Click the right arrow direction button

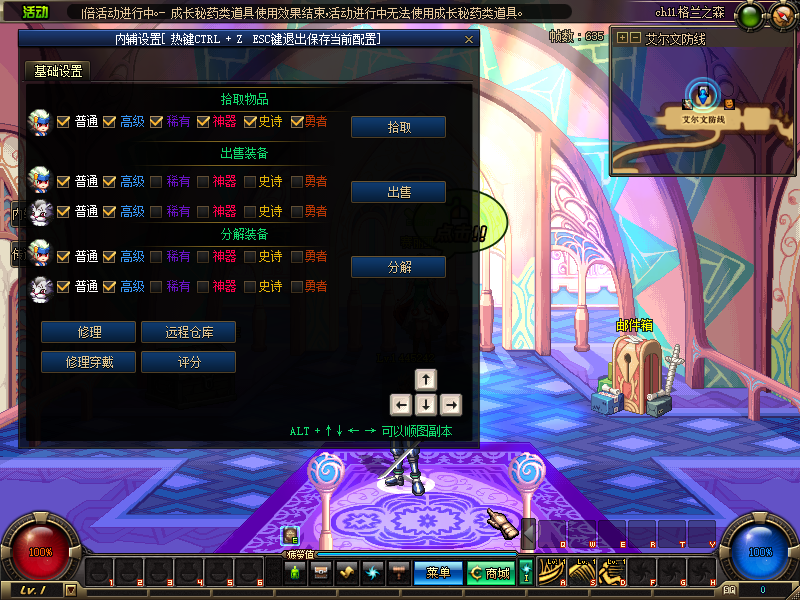[x=451, y=405]
